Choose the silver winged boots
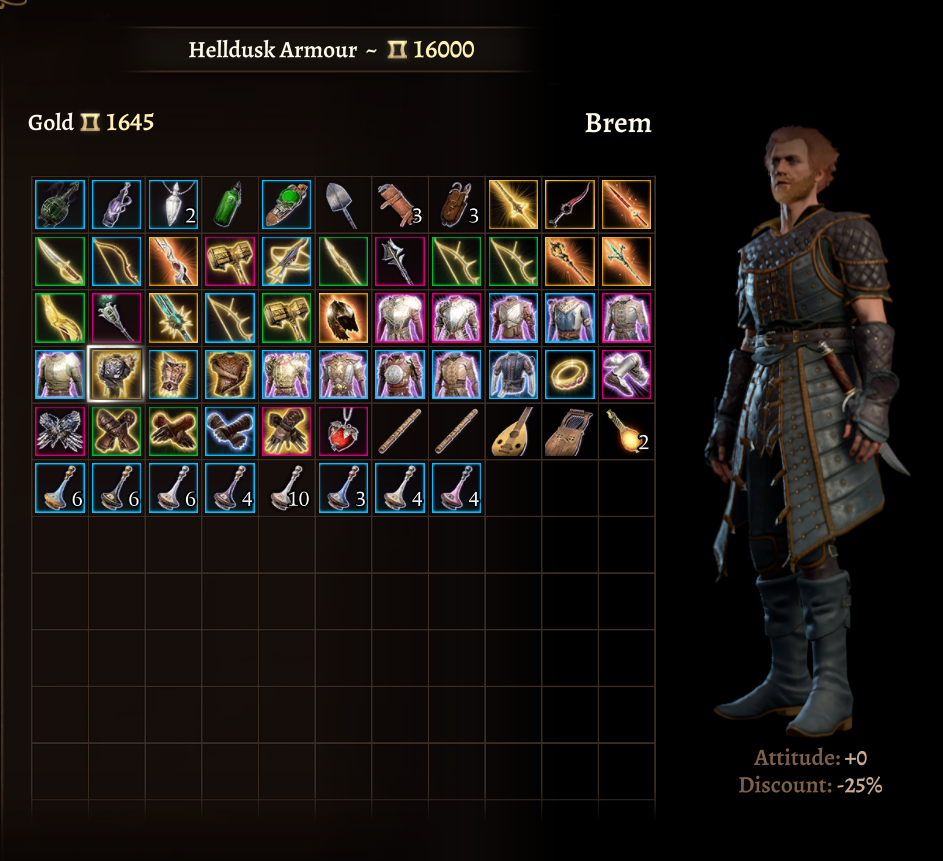This screenshot has height=861, width=943. pos(626,374)
